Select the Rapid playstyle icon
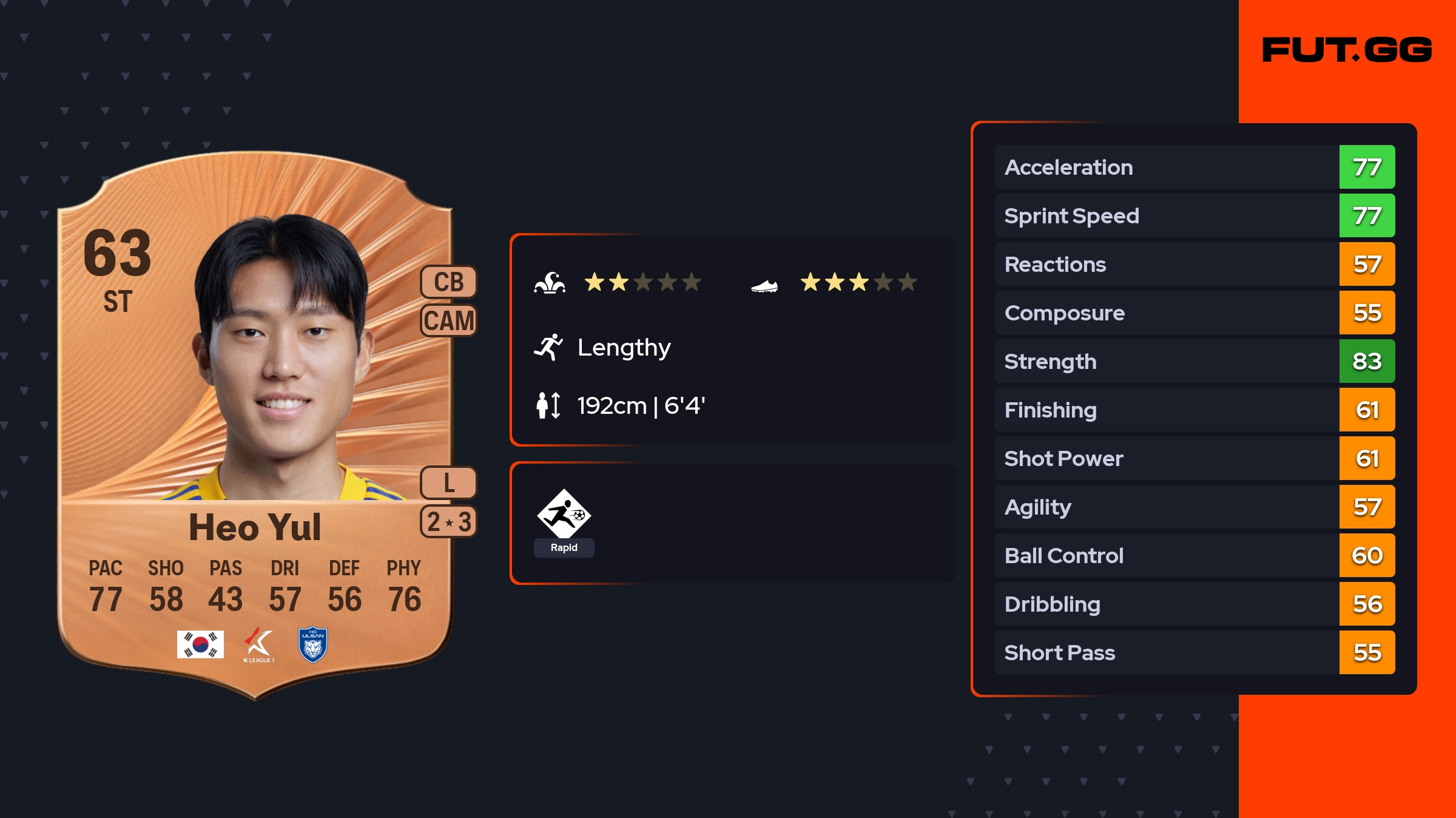1456x818 pixels. (564, 515)
